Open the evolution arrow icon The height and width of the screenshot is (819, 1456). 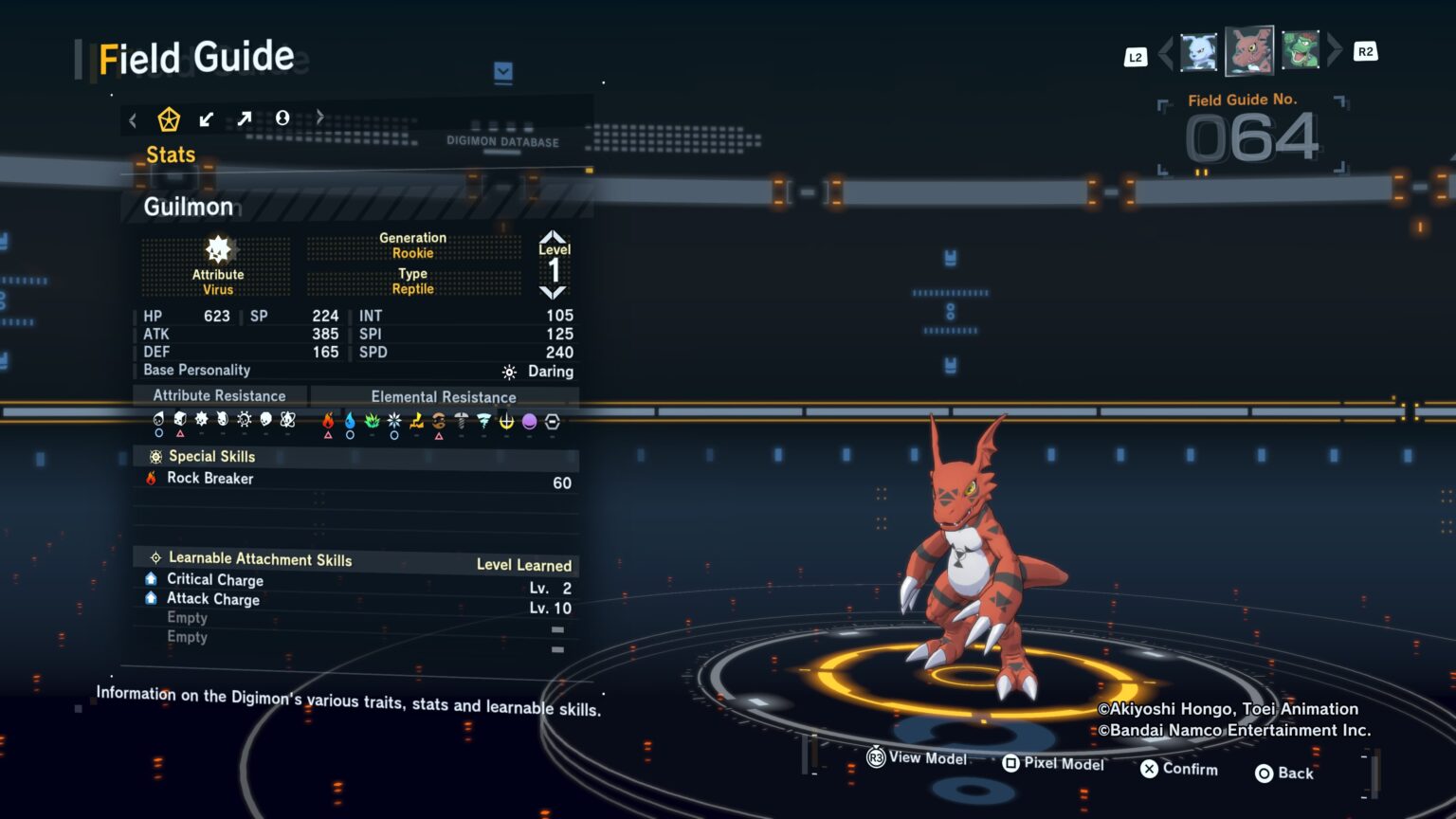pyautogui.click(x=245, y=118)
